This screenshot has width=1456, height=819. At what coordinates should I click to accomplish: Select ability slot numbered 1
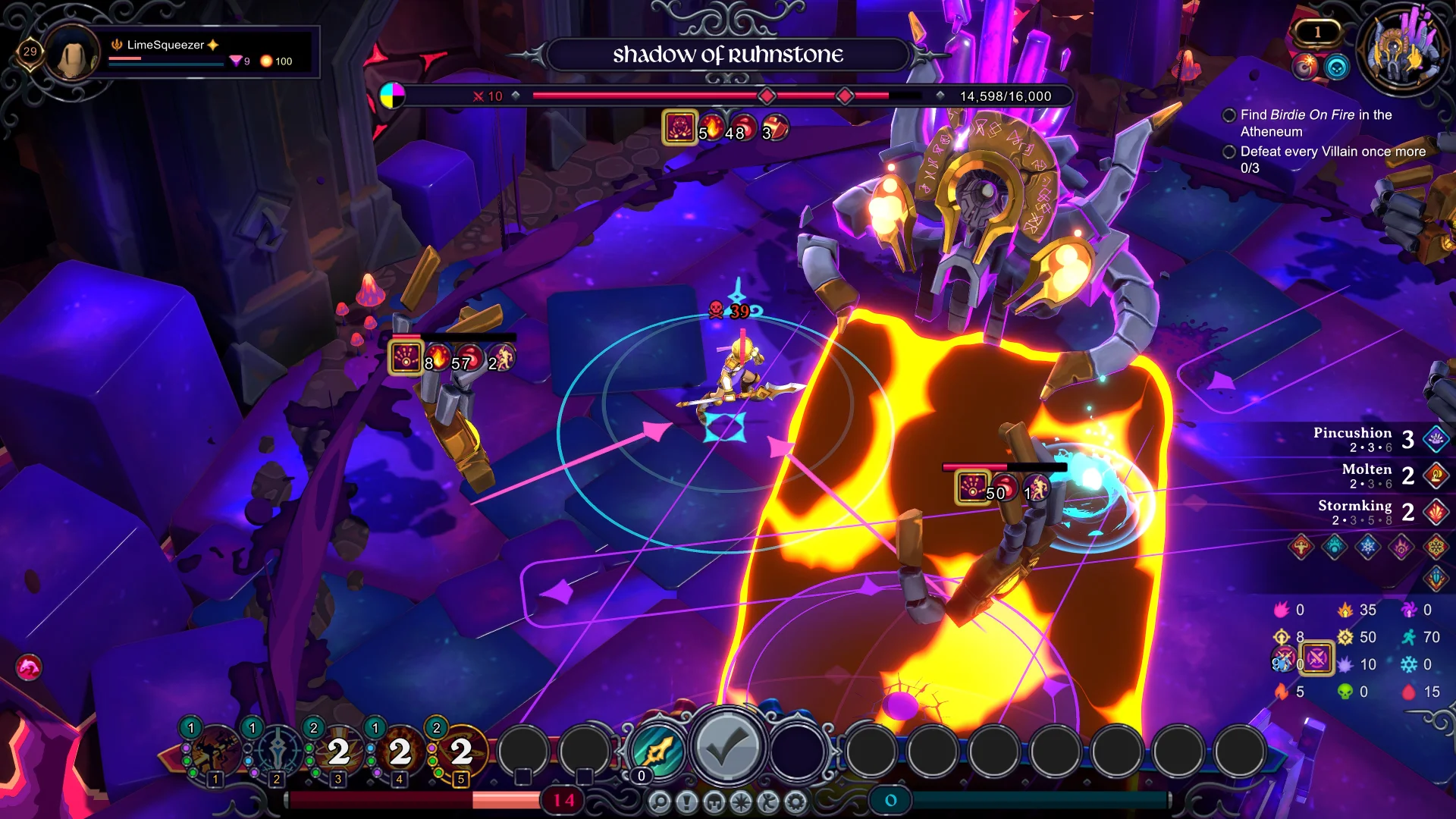[x=216, y=752]
